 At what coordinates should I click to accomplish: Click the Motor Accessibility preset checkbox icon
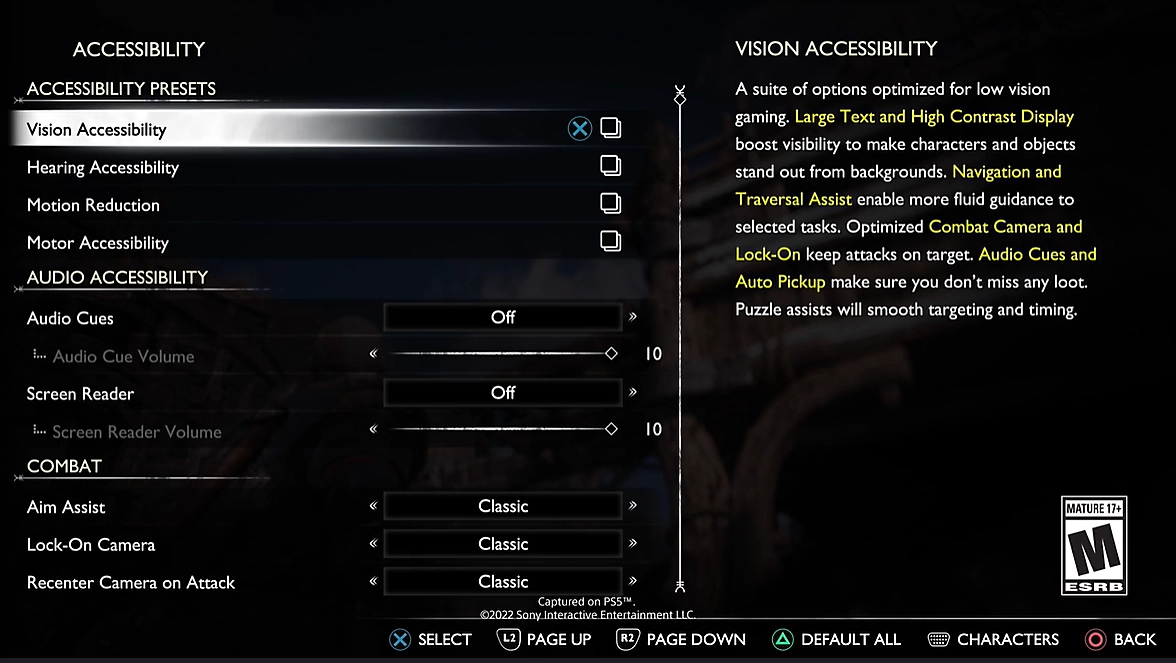tap(610, 241)
